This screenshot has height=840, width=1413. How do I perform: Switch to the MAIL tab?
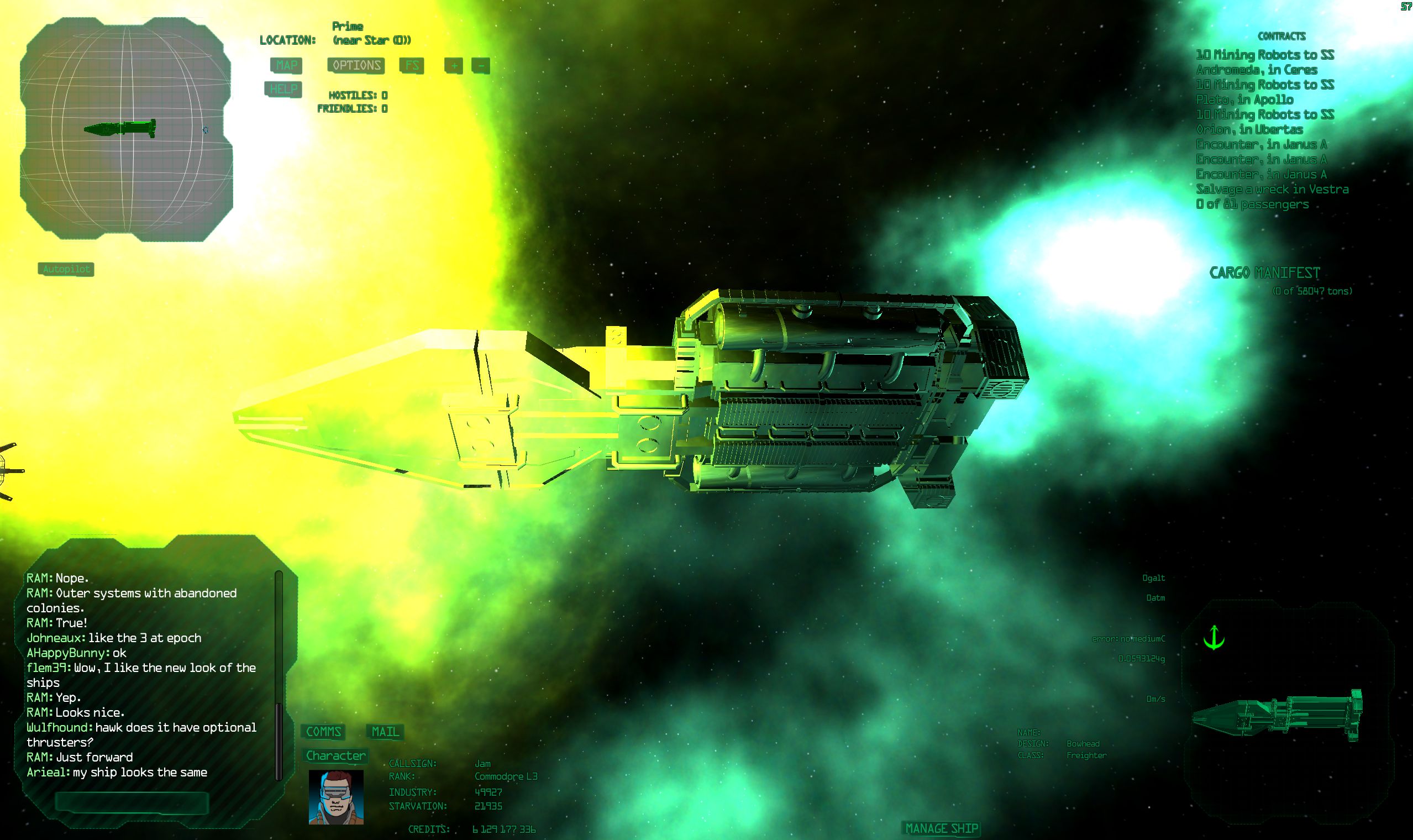click(385, 732)
